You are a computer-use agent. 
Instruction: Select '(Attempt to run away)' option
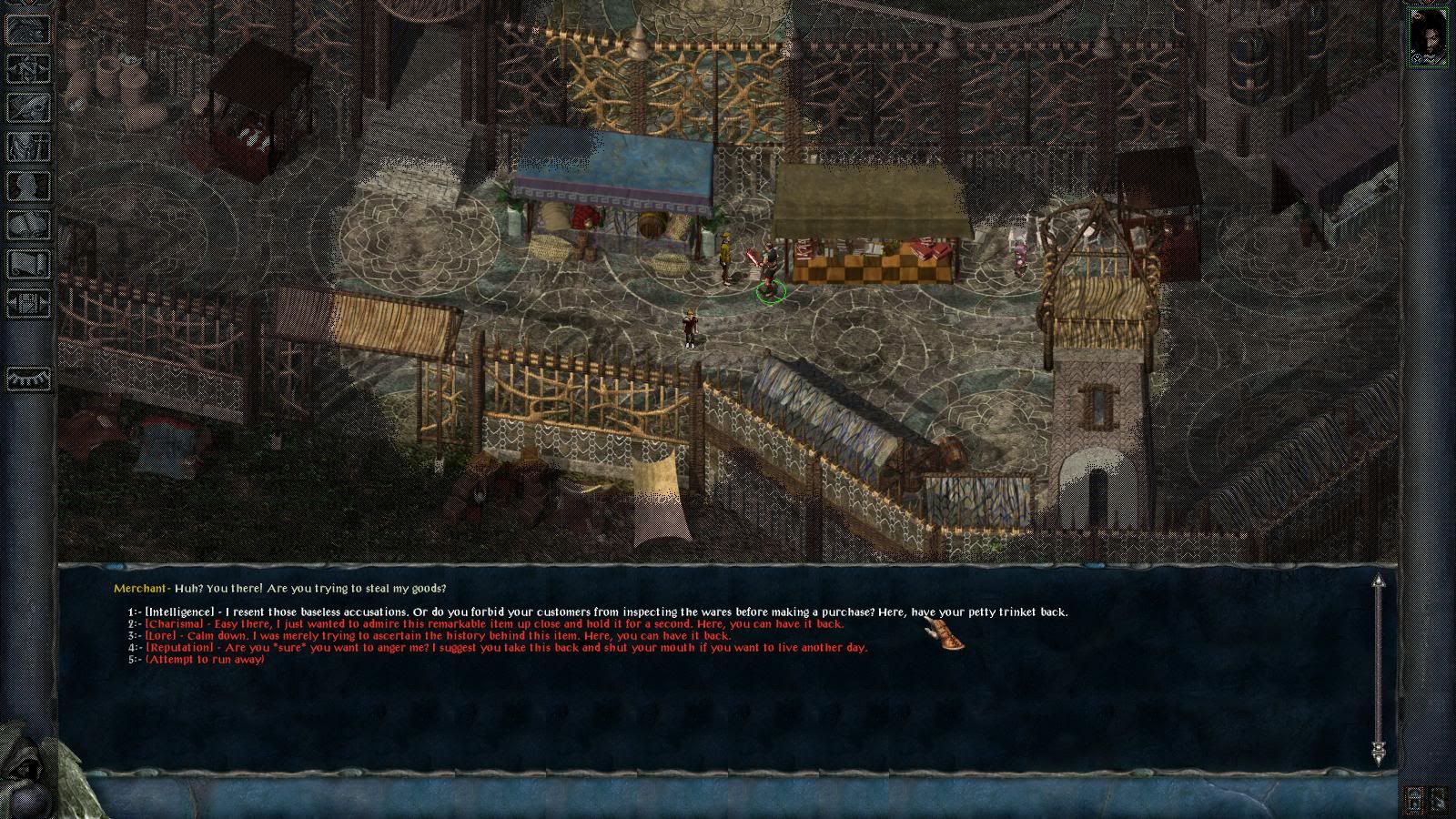pos(205,659)
